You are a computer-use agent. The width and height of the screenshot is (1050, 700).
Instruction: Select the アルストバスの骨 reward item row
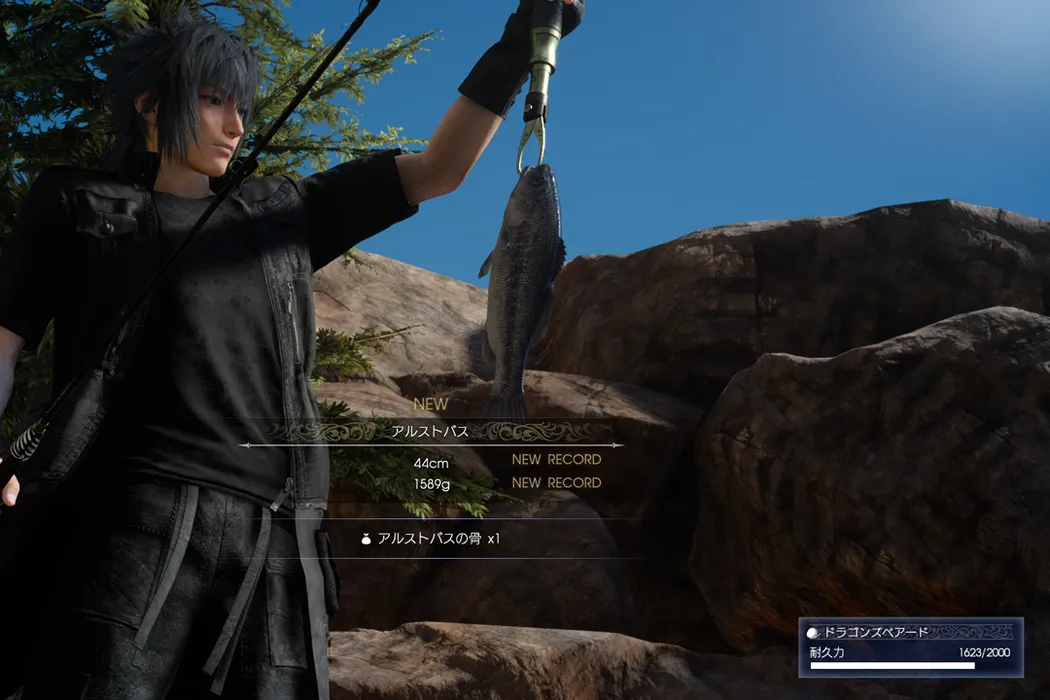pyautogui.click(x=431, y=538)
